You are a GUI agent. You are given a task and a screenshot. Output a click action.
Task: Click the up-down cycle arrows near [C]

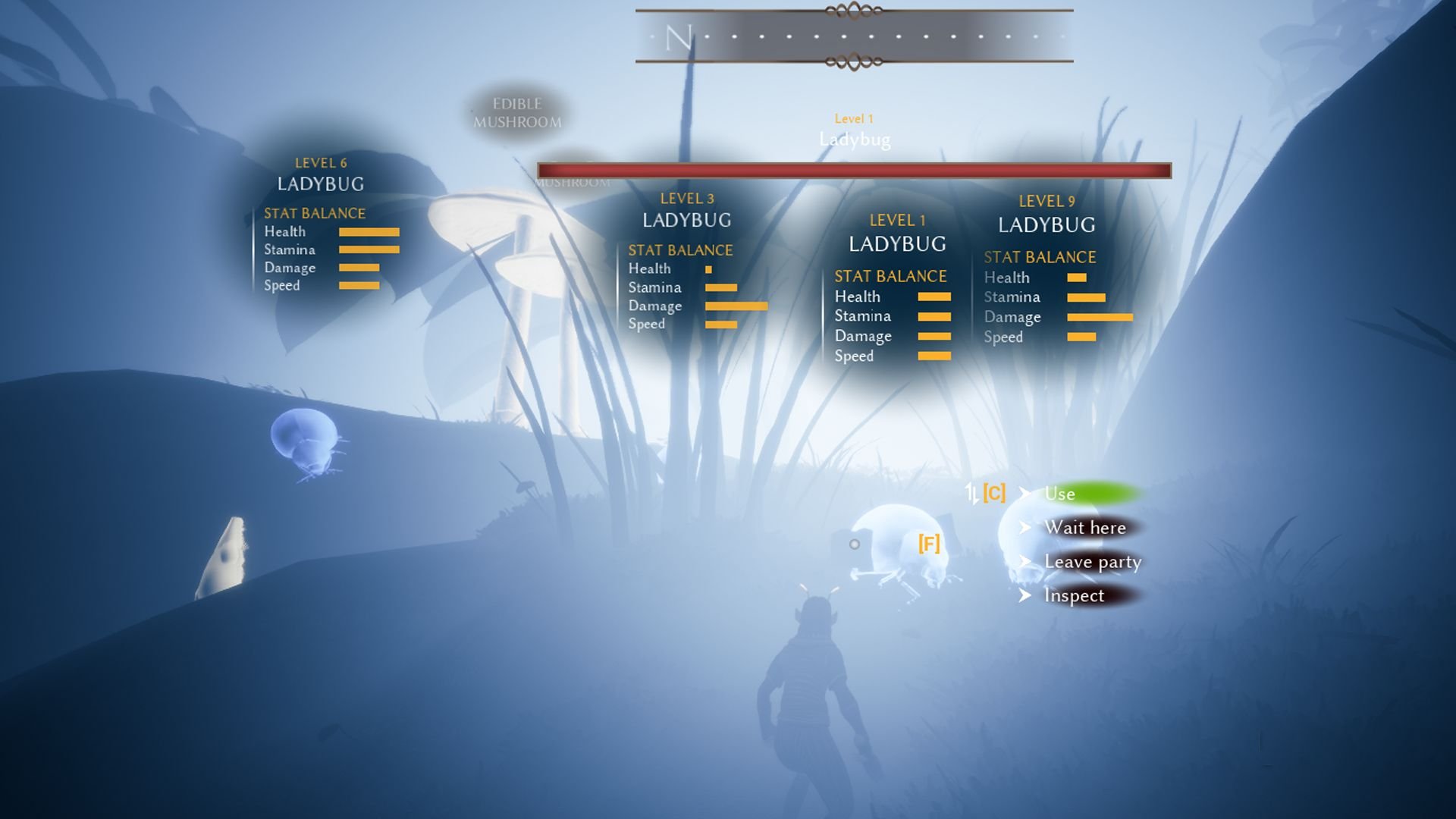971,493
